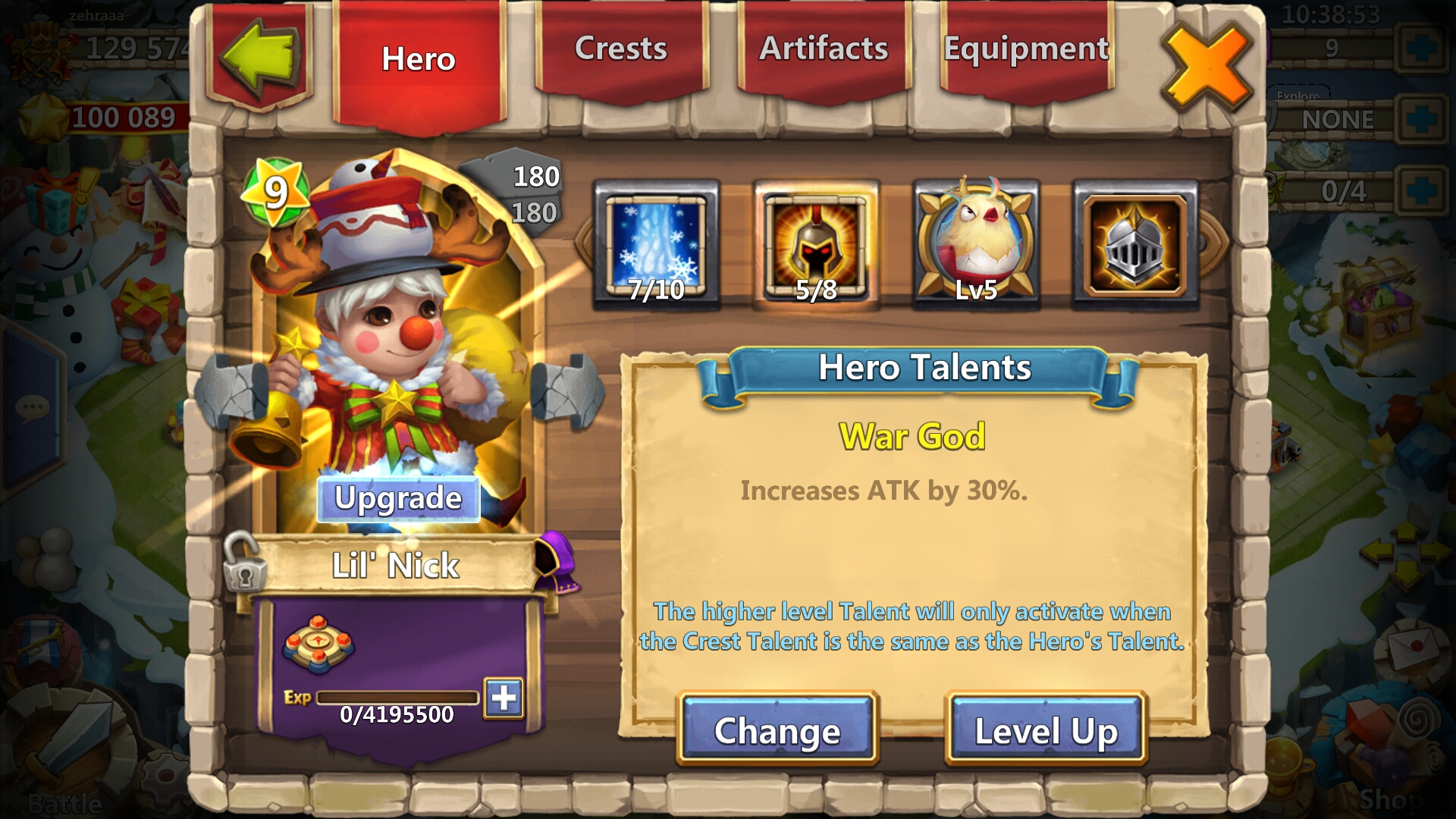Screen dimensions: 1456x819
Task: Switch to the Hero tab
Action: [x=419, y=61]
